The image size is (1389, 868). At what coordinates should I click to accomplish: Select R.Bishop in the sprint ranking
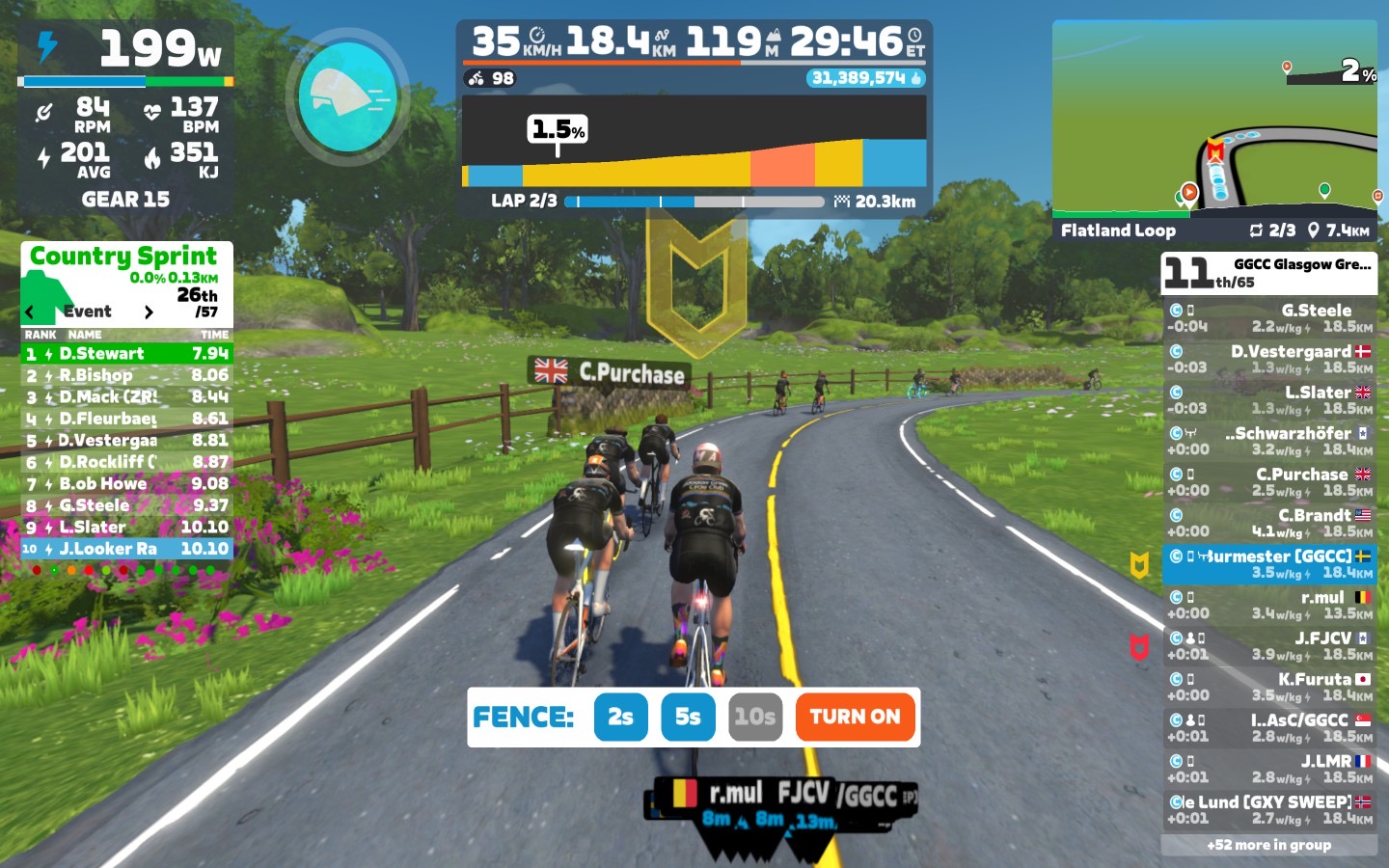[126, 375]
